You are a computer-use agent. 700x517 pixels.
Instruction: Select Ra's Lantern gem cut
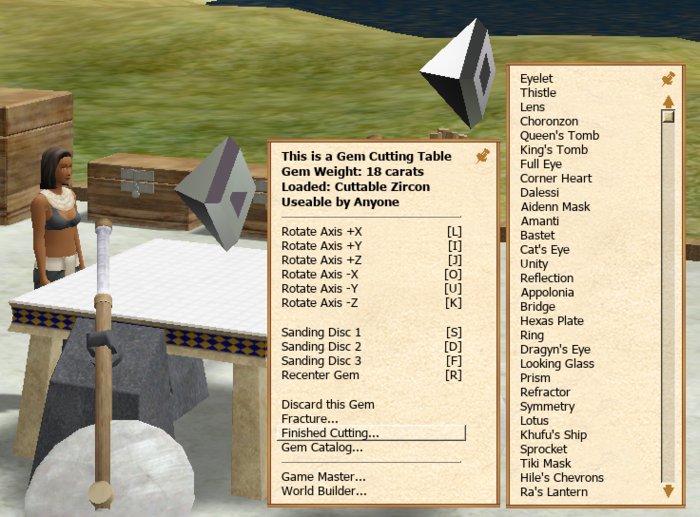pos(553,492)
